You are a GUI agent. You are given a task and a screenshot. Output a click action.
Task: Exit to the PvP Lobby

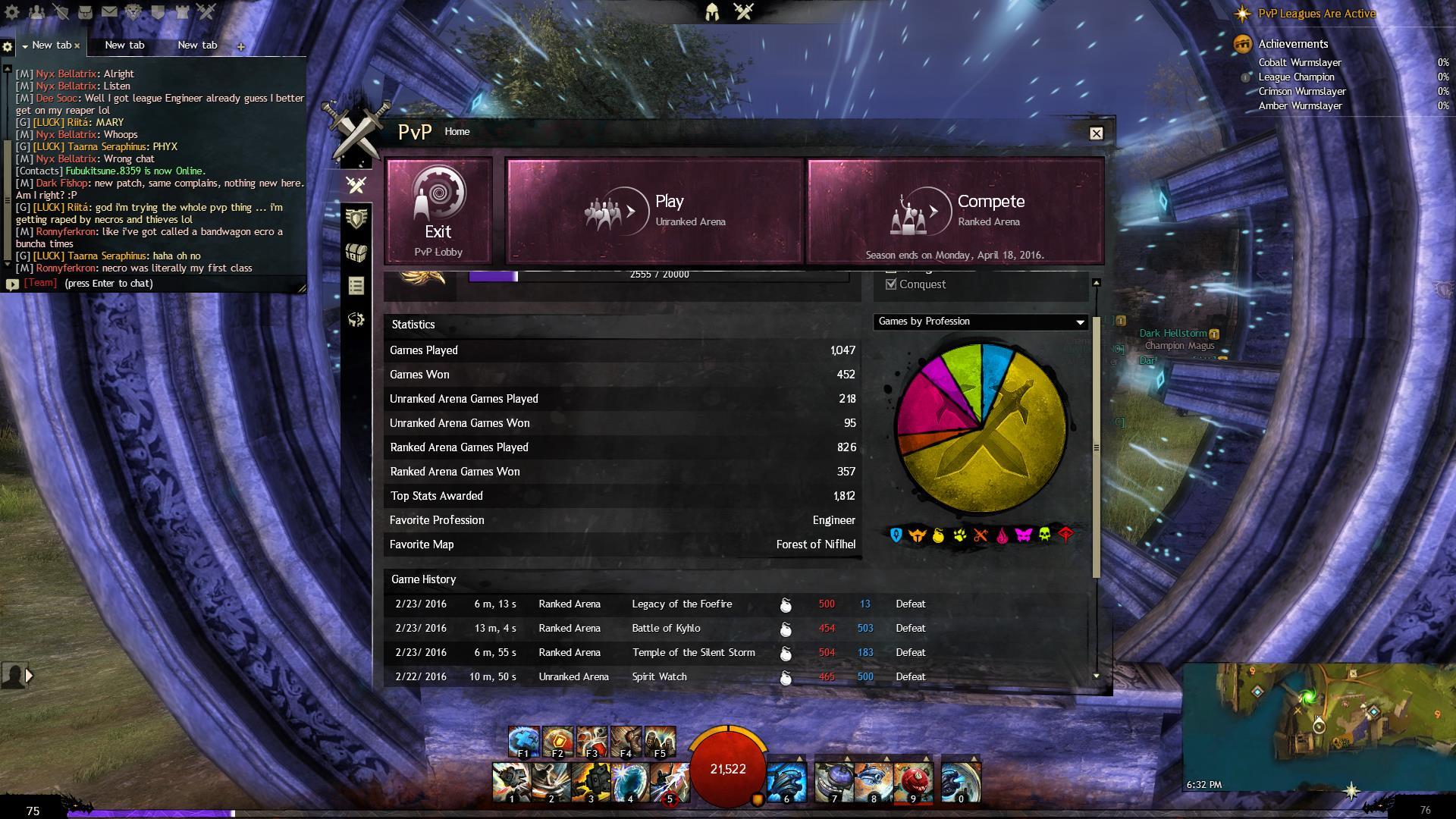pyautogui.click(x=438, y=211)
